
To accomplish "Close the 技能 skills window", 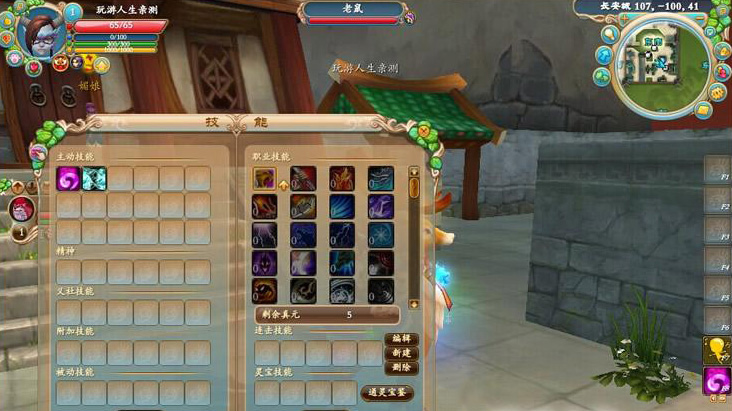I will point(424,130).
